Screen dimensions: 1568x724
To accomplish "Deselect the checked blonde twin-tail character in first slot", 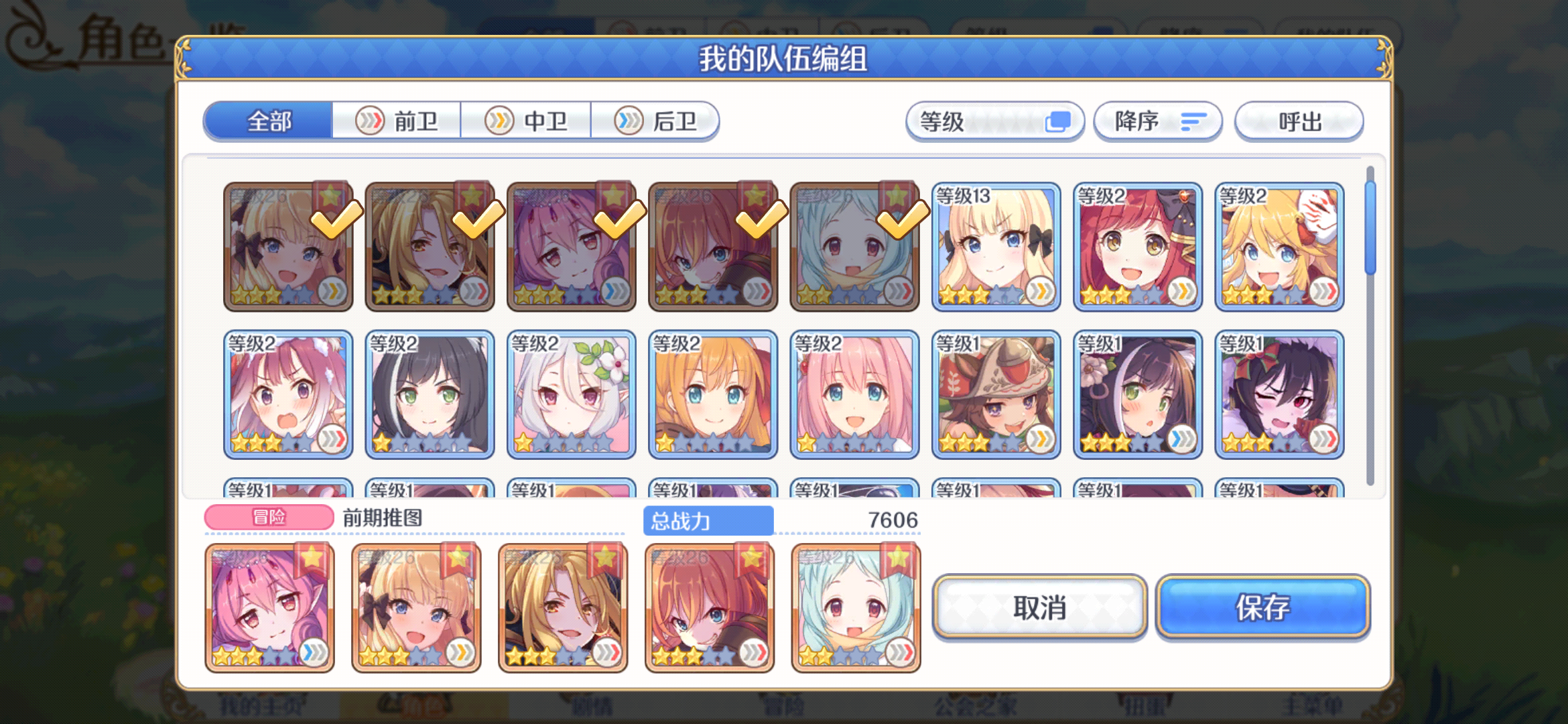I will pyautogui.click(x=288, y=245).
